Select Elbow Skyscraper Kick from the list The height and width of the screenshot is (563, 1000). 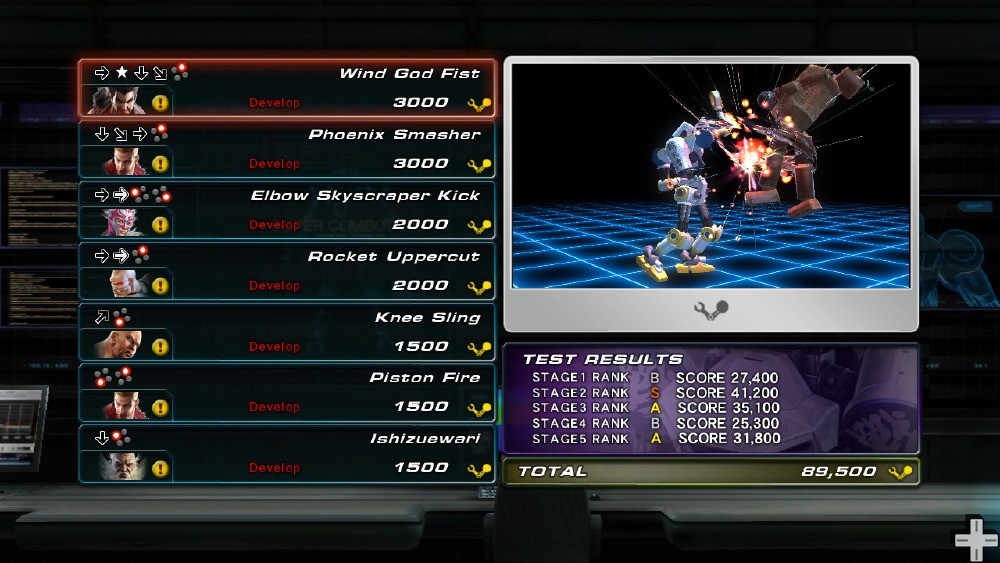(x=287, y=210)
